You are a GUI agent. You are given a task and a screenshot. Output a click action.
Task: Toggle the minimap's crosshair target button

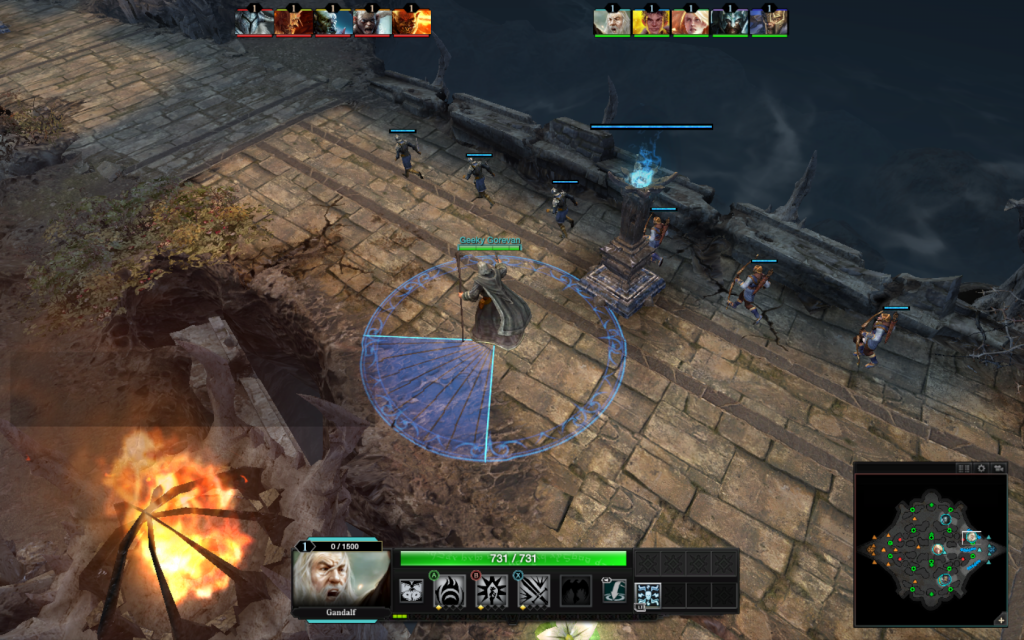981,467
